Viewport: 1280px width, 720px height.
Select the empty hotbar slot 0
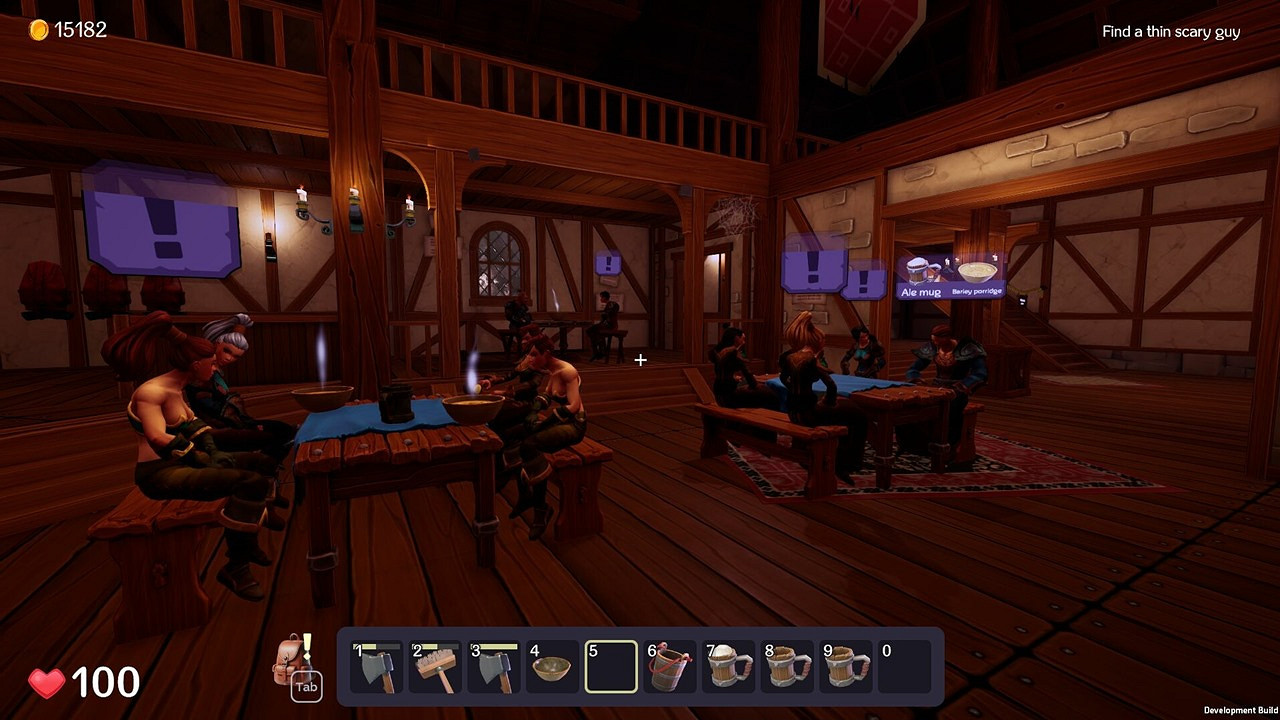tap(904, 665)
